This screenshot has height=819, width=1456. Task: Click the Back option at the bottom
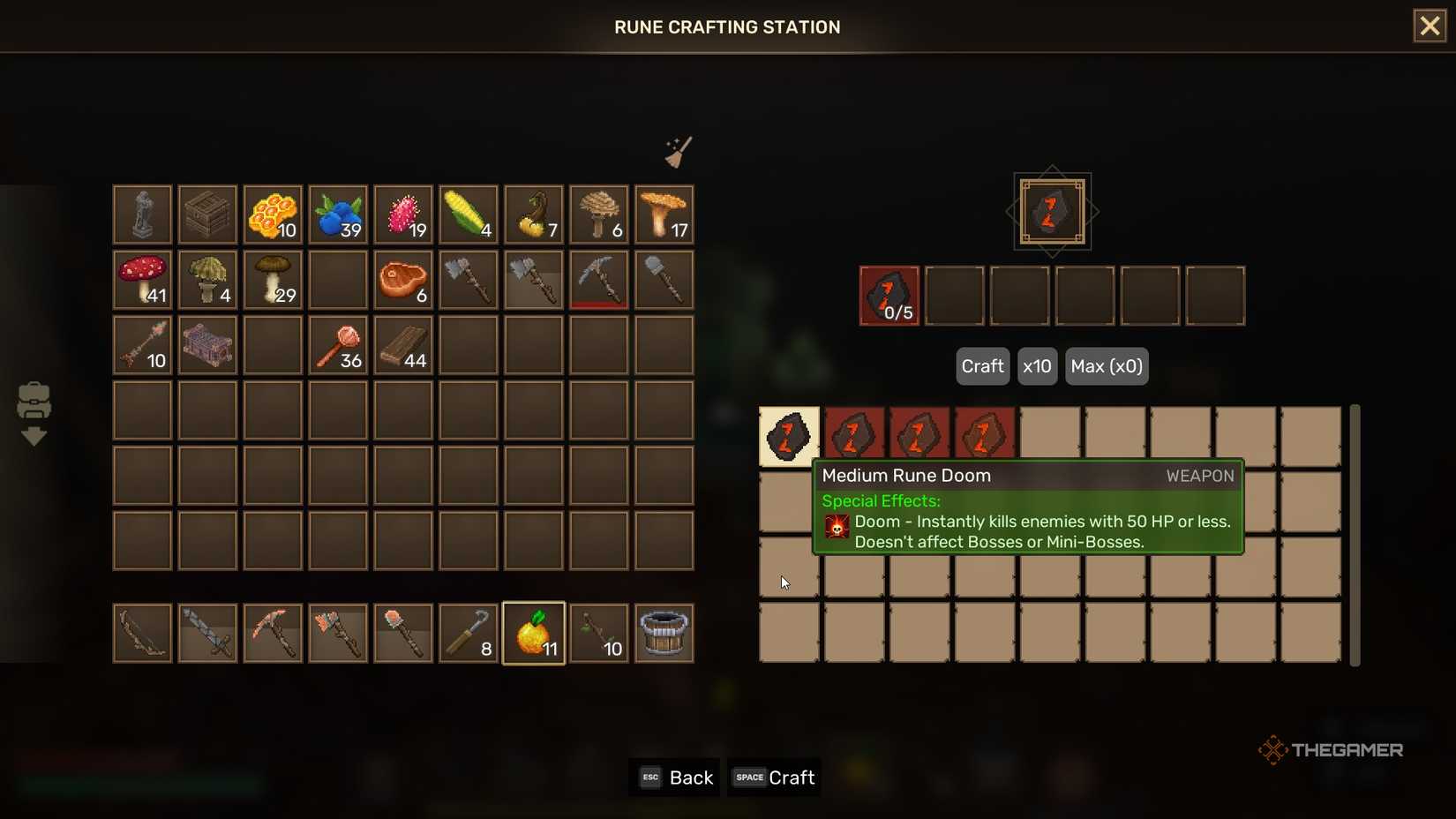click(x=674, y=778)
